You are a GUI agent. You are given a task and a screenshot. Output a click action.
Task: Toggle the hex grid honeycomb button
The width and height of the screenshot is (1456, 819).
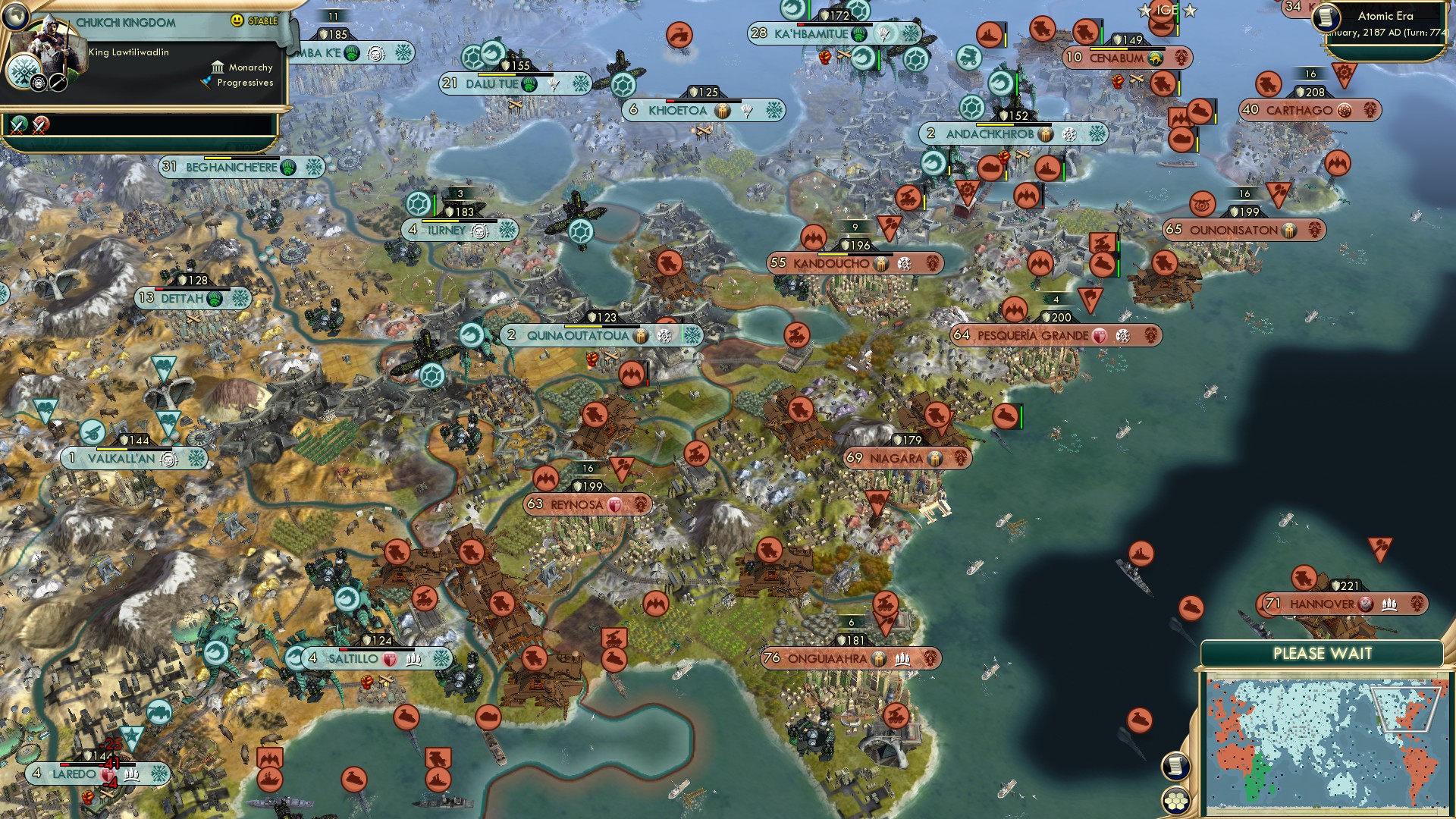[x=1176, y=801]
